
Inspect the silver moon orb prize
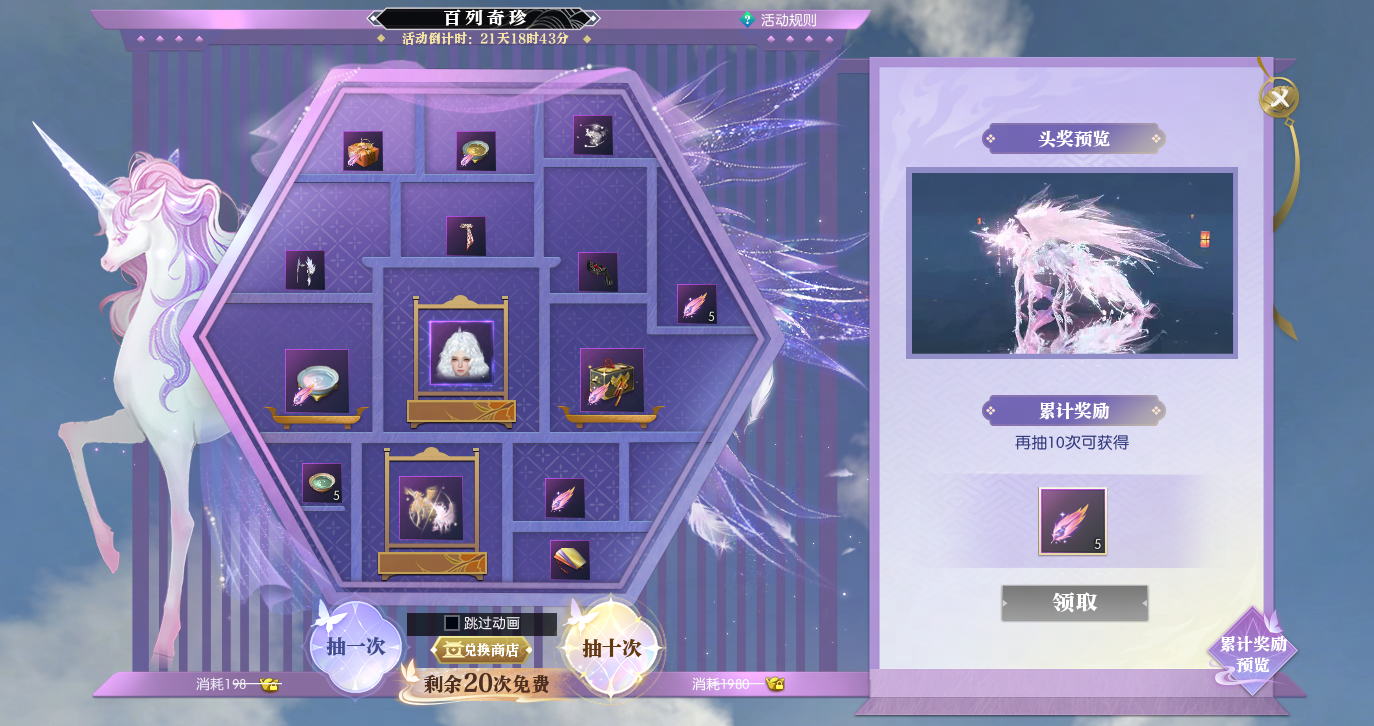click(593, 135)
